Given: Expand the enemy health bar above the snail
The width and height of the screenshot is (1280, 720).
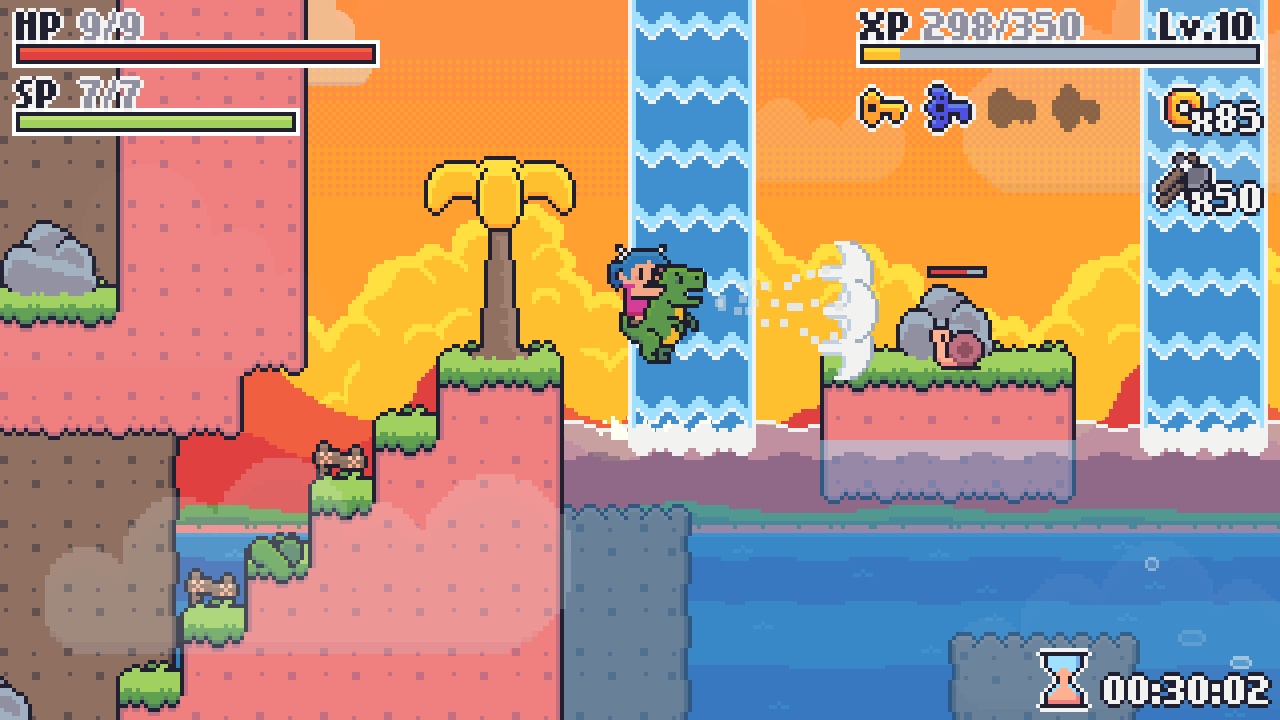Looking at the screenshot, I should 955,271.
